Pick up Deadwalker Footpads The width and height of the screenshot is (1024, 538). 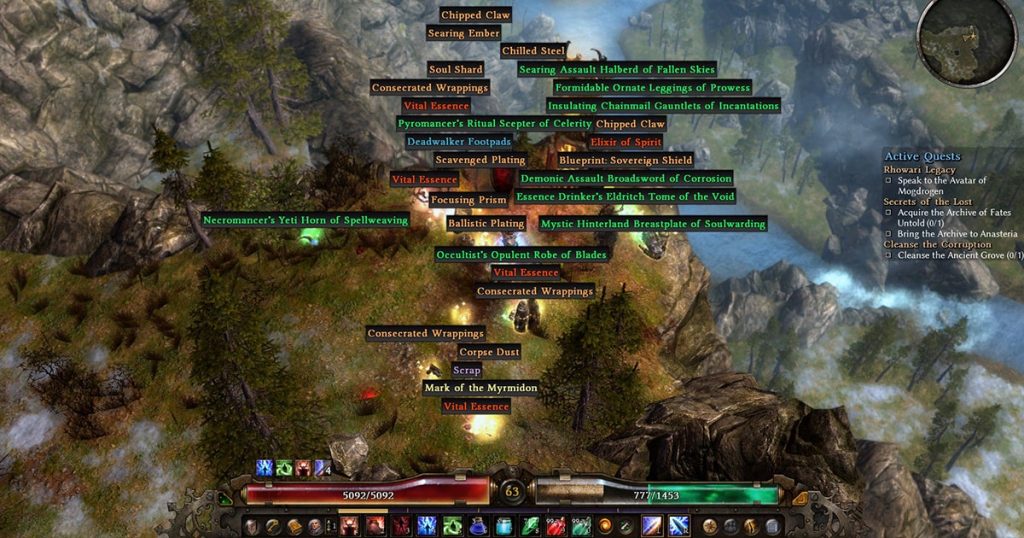point(458,142)
